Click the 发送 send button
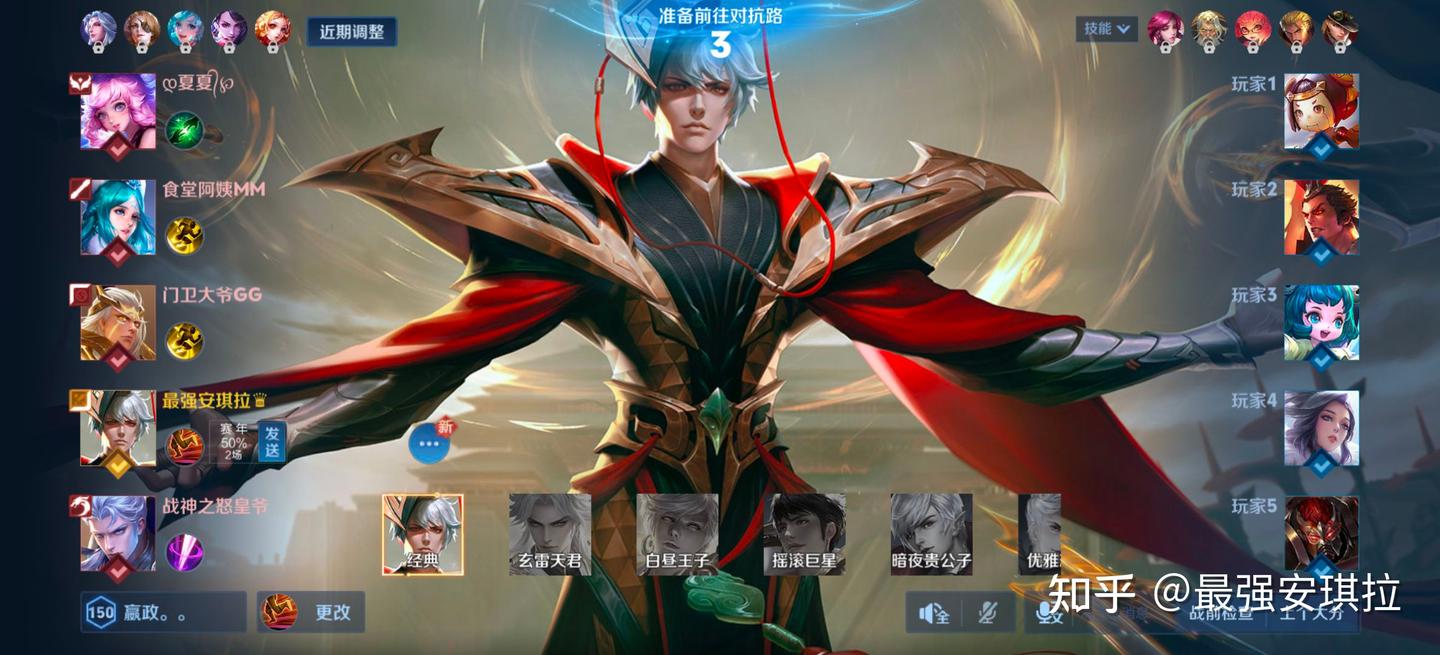This screenshot has width=1440, height=655. click(x=272, y=441)
